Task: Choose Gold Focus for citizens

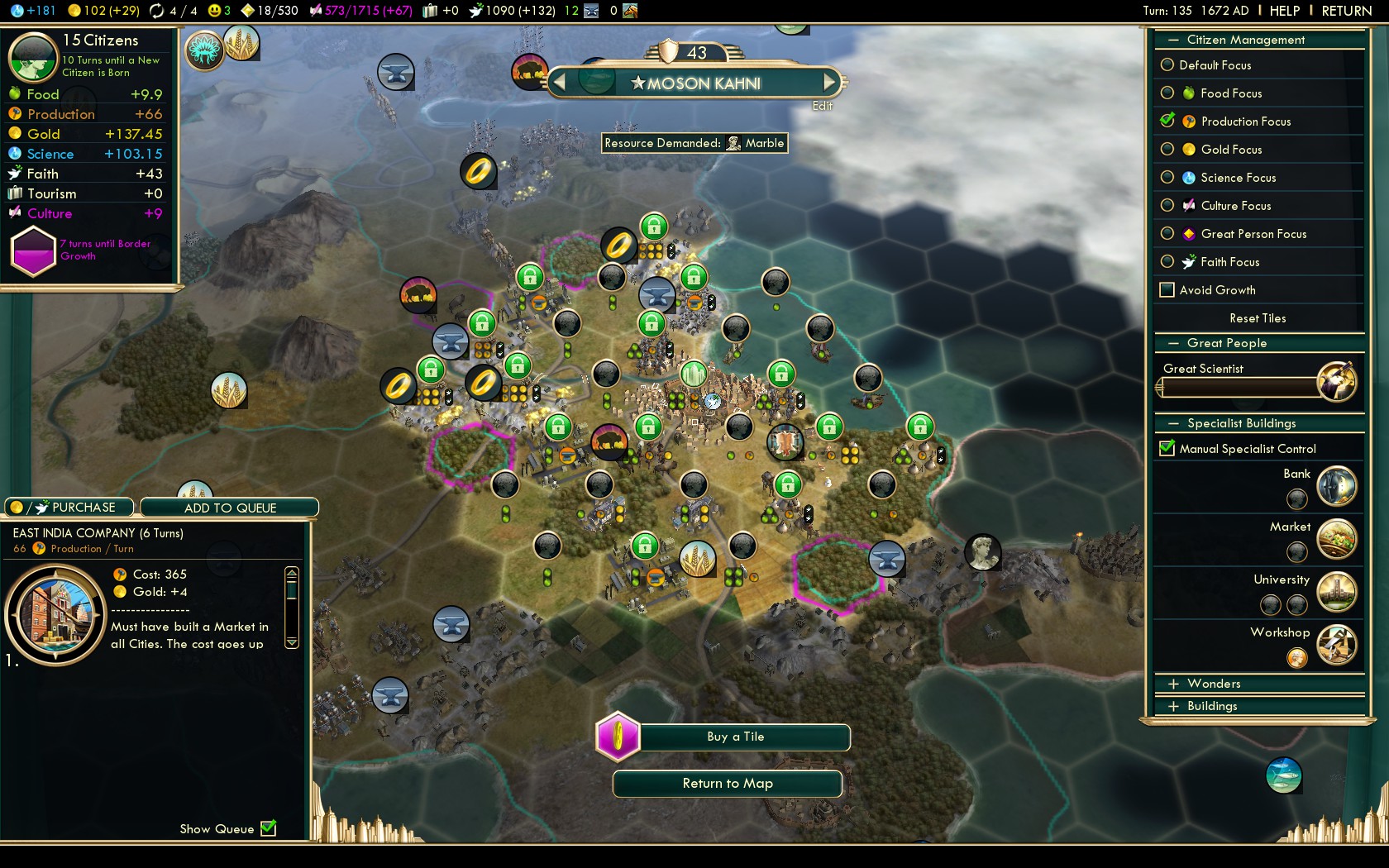Action: click(1167, 150)
